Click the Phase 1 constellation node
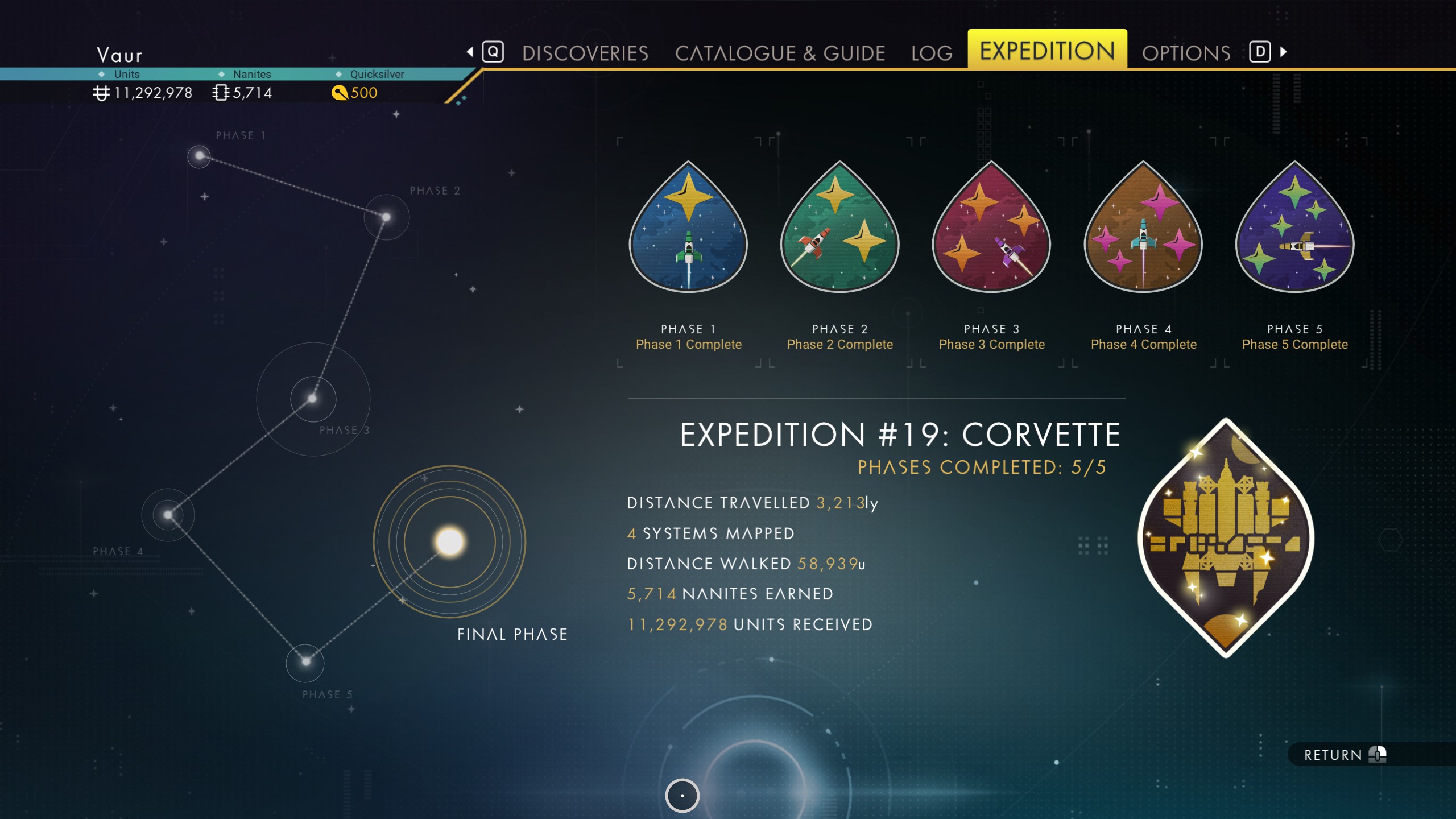Image resolution: width=1456 pixels, height=819 pixels. tap(199, 156)
